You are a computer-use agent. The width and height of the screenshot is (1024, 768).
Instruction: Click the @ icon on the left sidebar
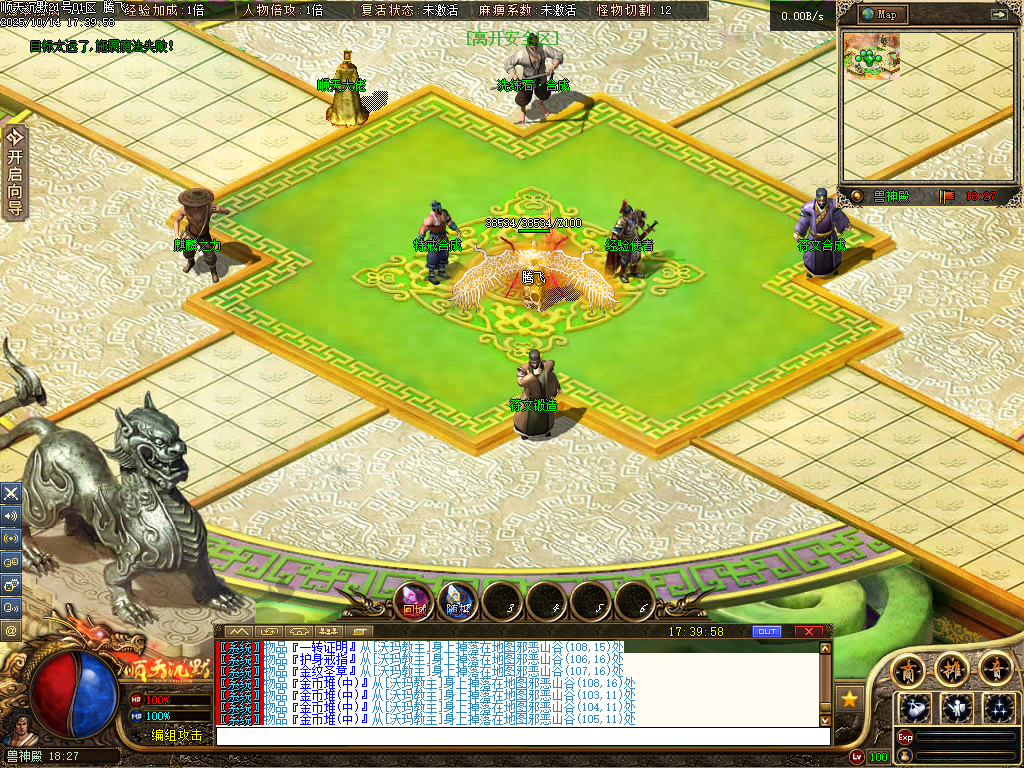click(x=11, y=631)
